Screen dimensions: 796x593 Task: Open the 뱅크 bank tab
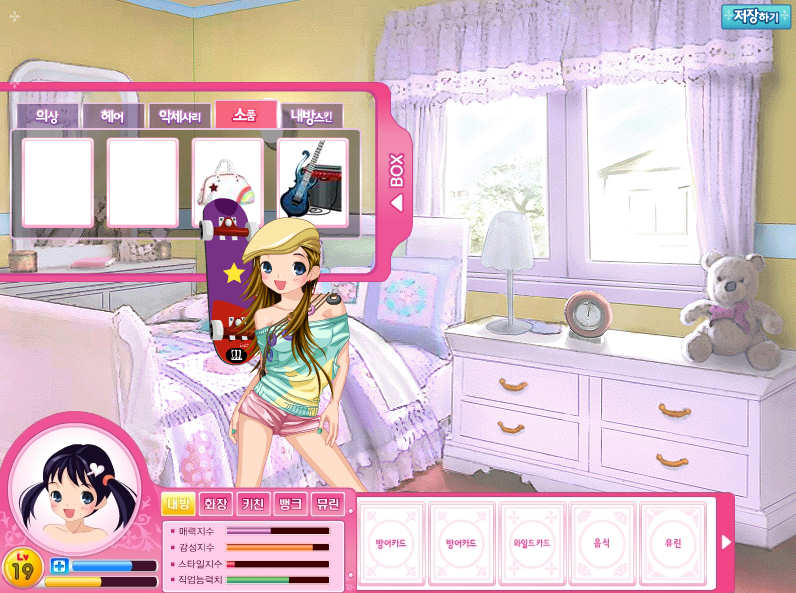(x=288, y=503)
